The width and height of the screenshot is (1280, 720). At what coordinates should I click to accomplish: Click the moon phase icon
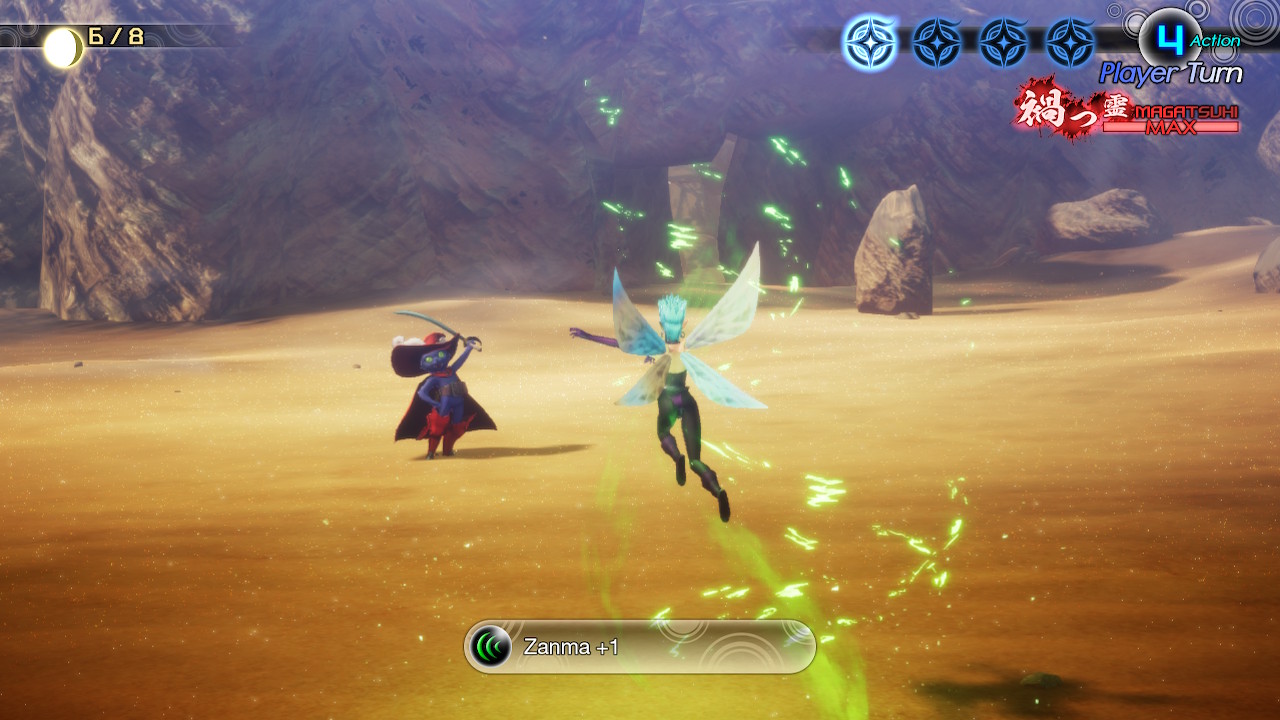pyautogui.click(x=63, y=47)
